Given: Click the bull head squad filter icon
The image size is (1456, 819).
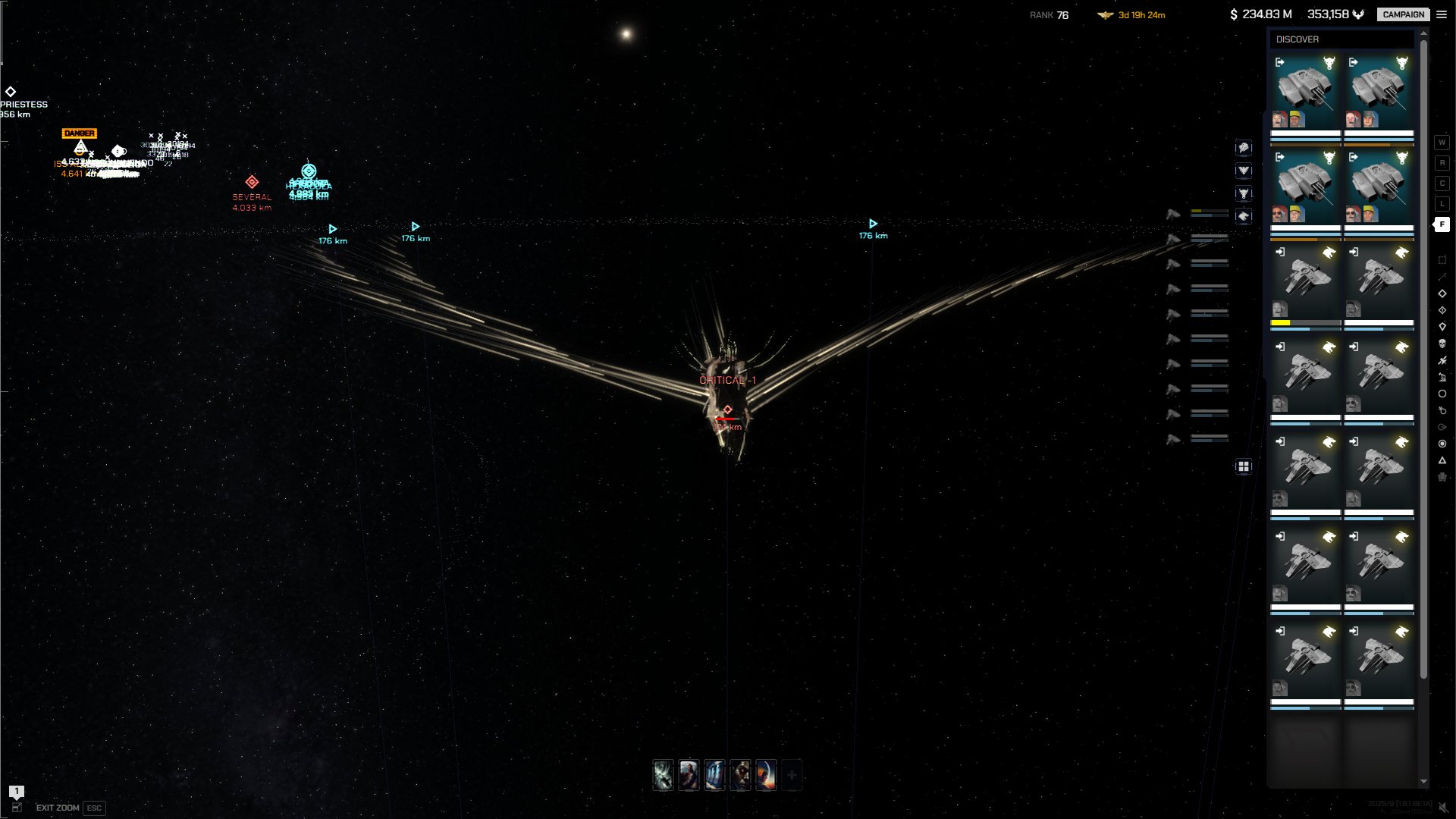Looking at the screenshot, I should click(1244, 193).
